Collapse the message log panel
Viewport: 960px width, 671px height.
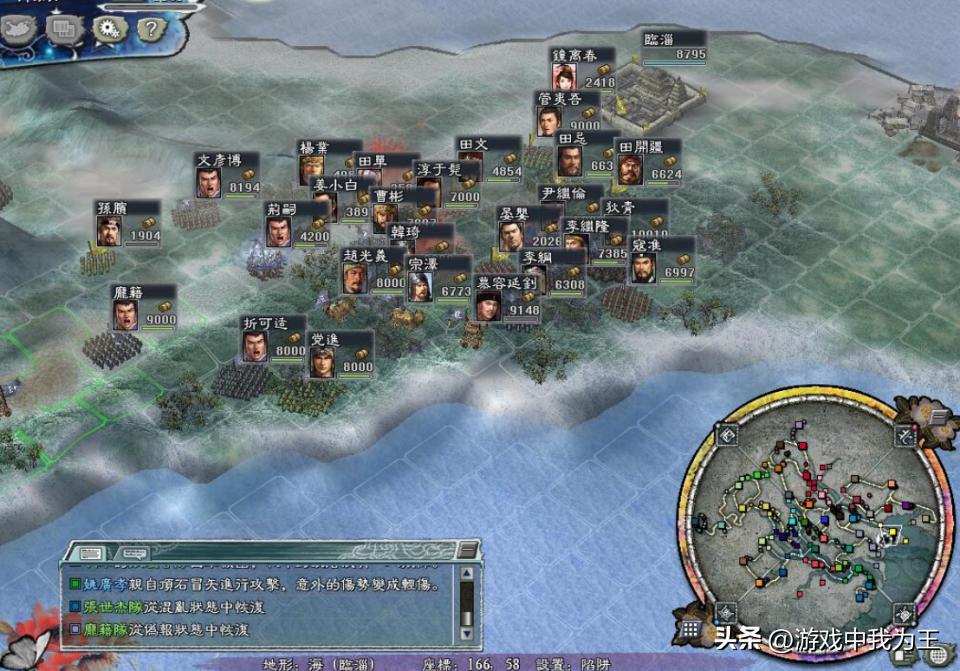(x=466, y=550)
